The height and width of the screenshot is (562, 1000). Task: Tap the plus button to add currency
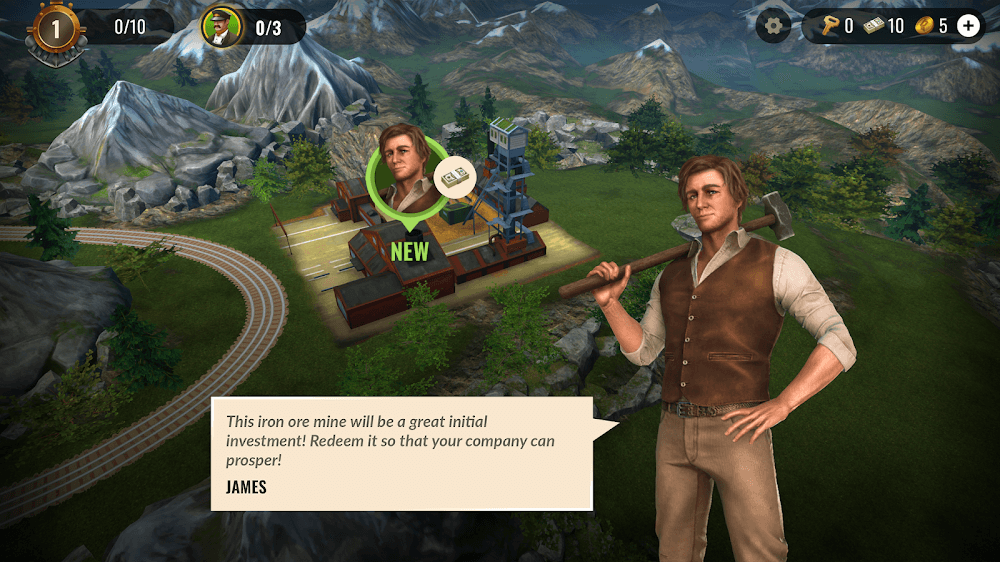point(968,26)
